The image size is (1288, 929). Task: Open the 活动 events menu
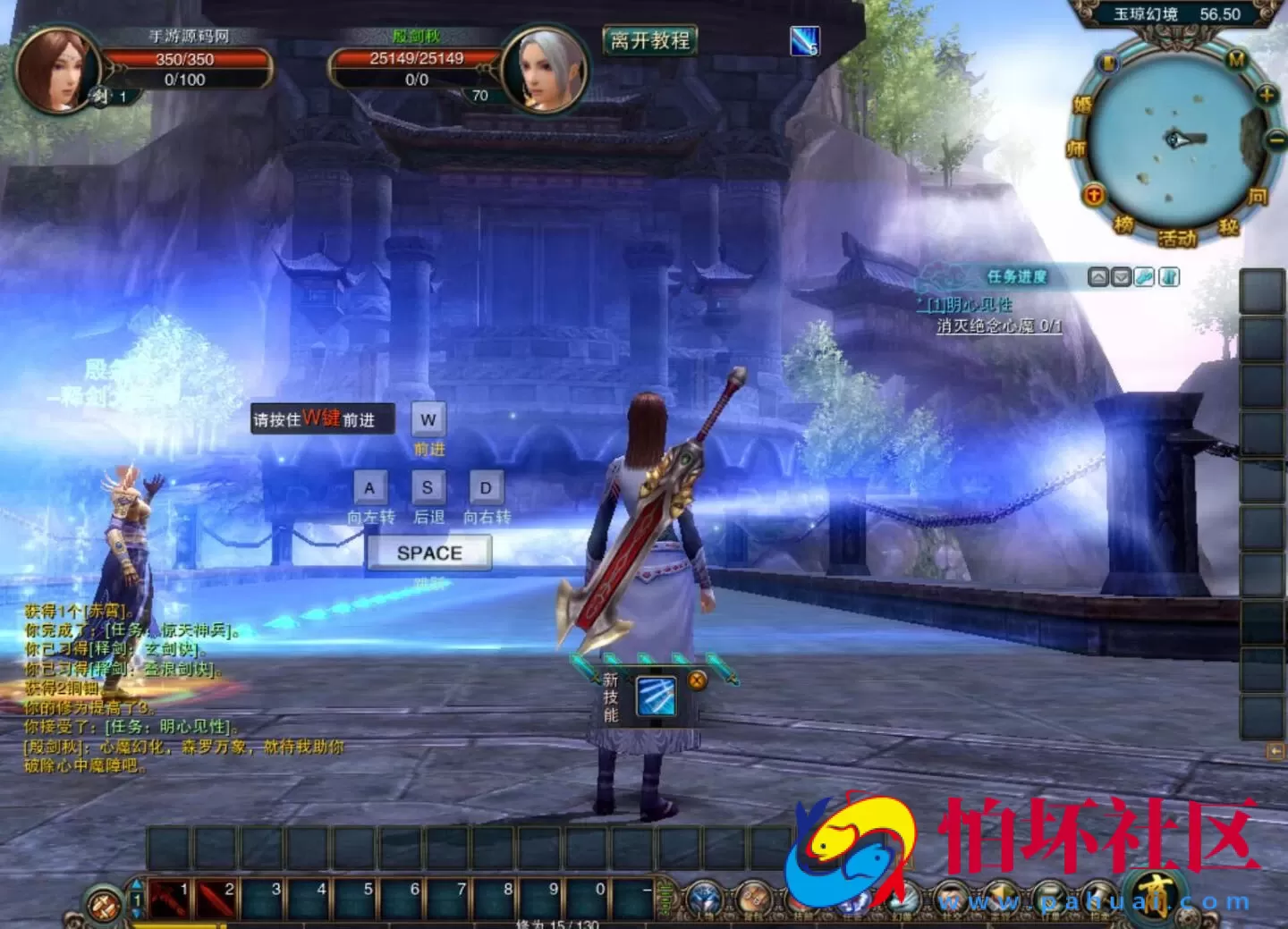pyautogui.click(x=1177, y=238)
